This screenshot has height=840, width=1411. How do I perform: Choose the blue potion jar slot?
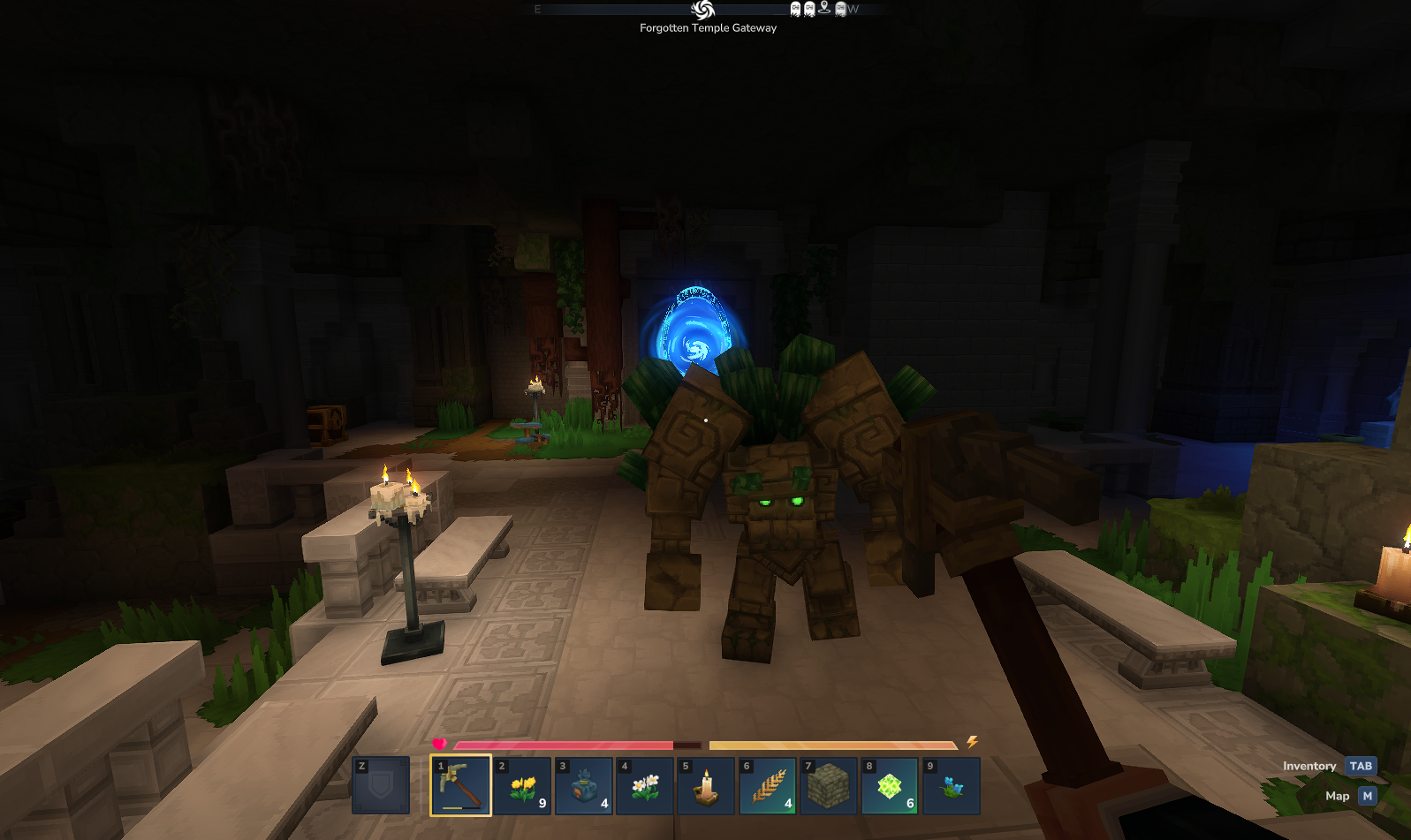tap(584, 785)
